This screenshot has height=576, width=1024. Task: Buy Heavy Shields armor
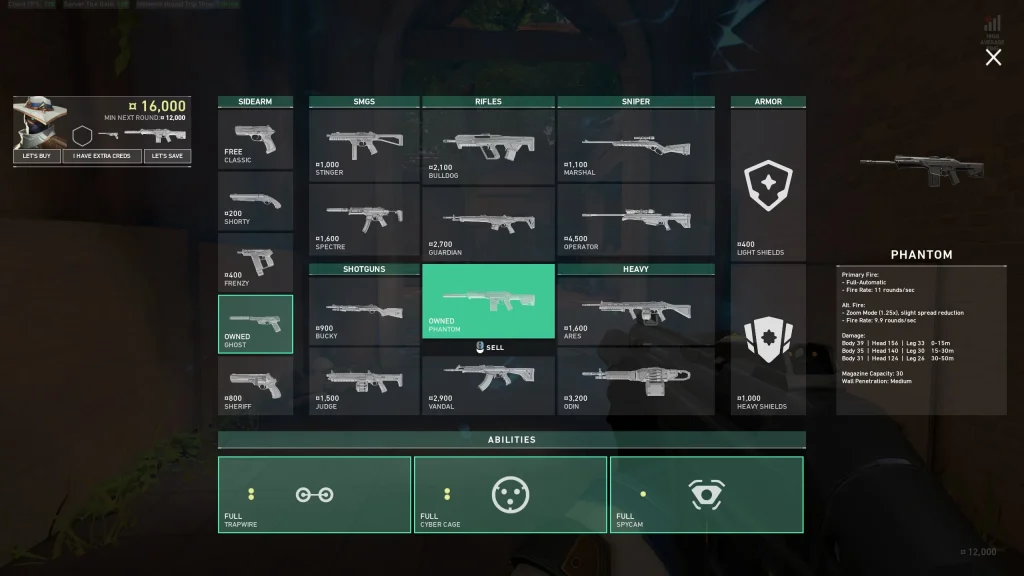point(767,340)
